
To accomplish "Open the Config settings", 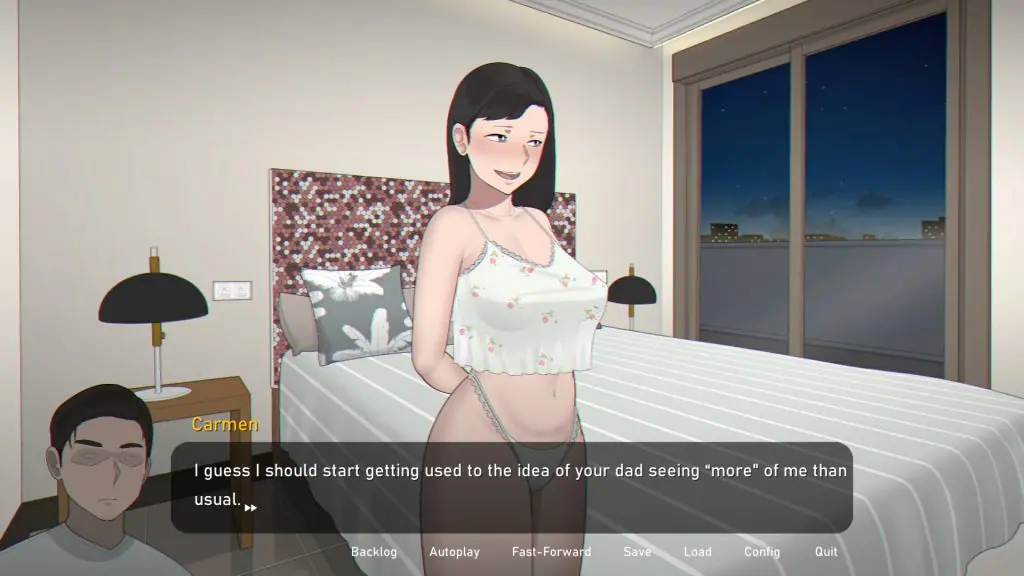I will click(x=762, y=552).
